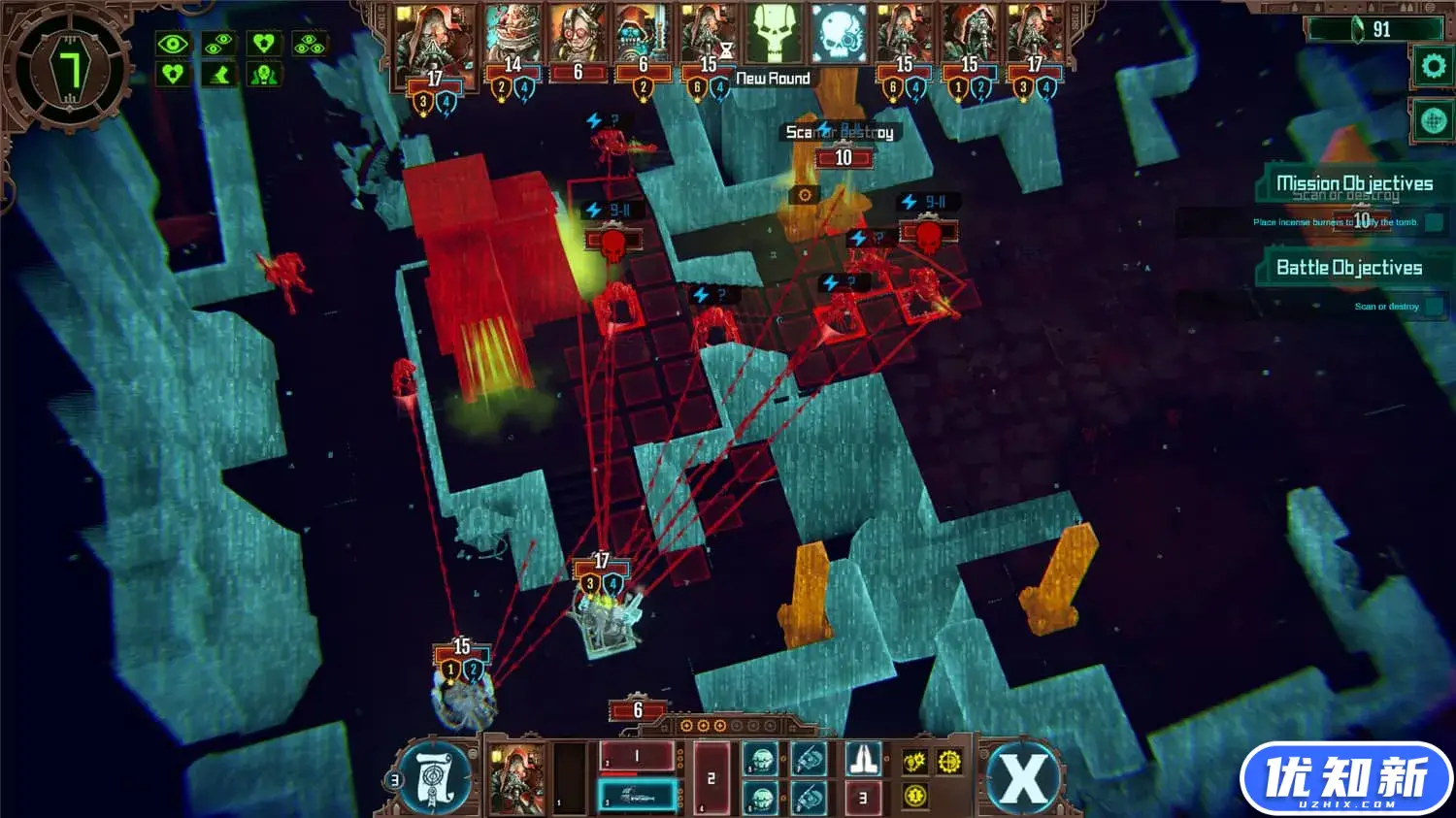Activate the yellow cog-wheel ability icon
Screen dimensions: 1456x818
(x=949, y=762)
